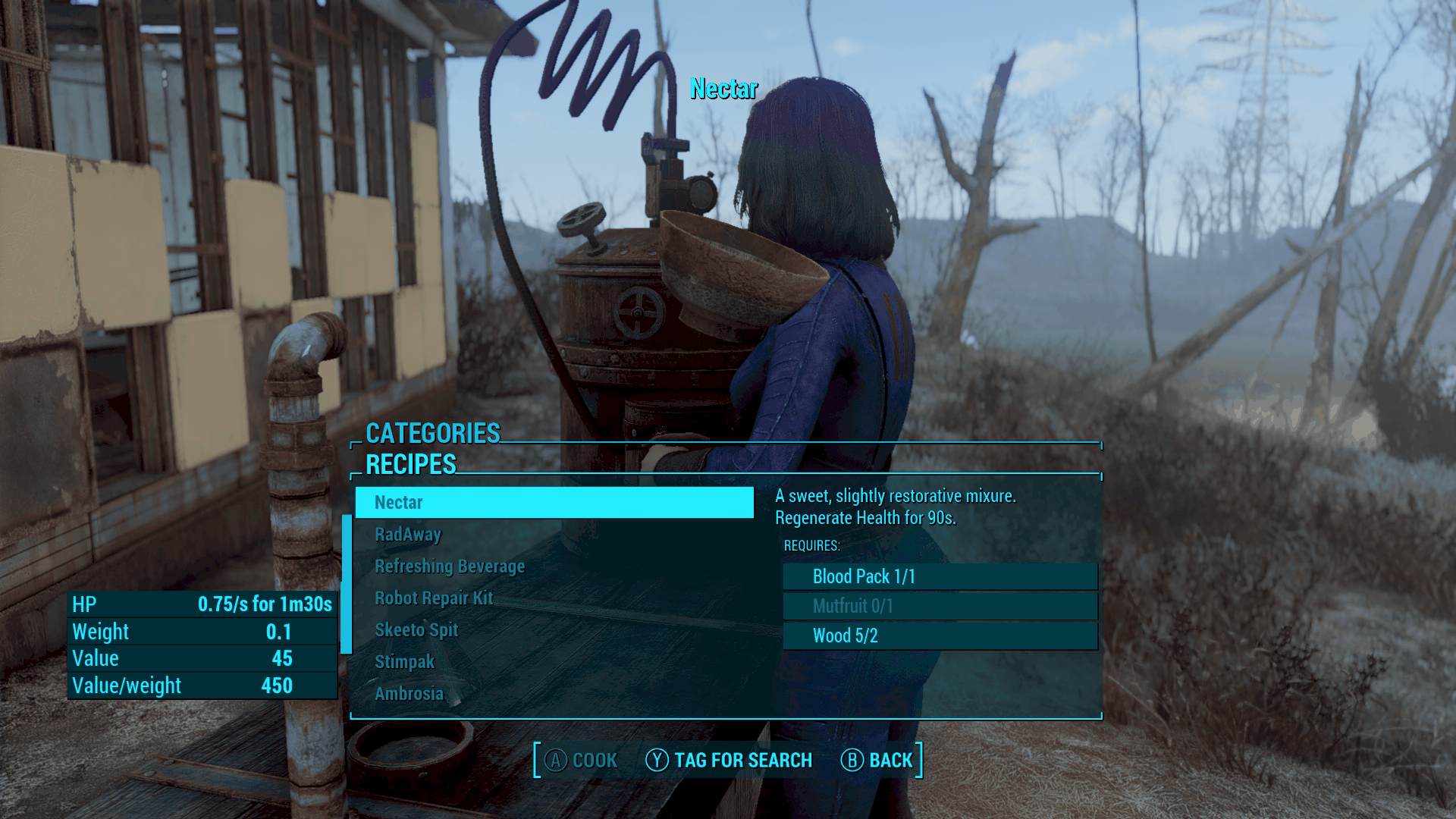
Task: Select the Mutfruit ingredient requirement
Action: point(940,606)
